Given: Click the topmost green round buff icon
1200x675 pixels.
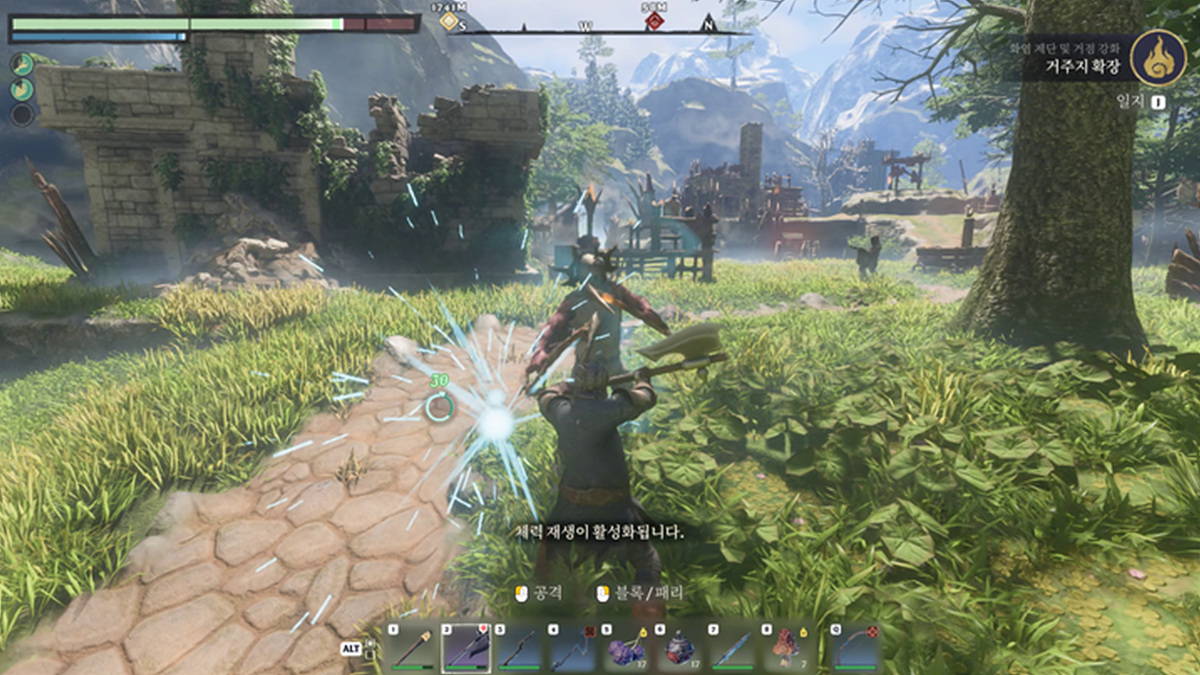Looking at the screenshot, I should (22, 64).
